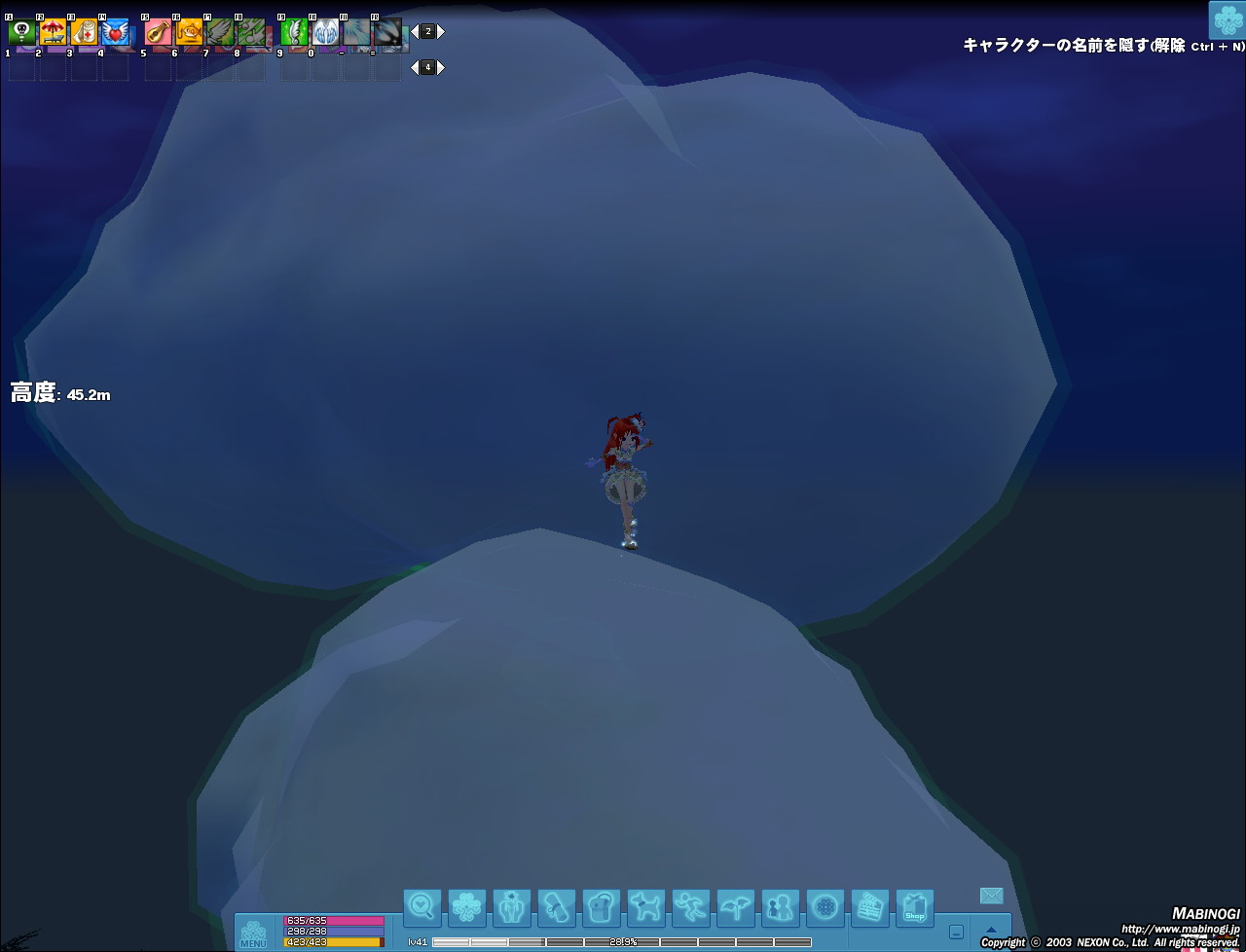Open the scroll quest window
Viewport: 1246px width, 952px height.
tap(556, 907)
